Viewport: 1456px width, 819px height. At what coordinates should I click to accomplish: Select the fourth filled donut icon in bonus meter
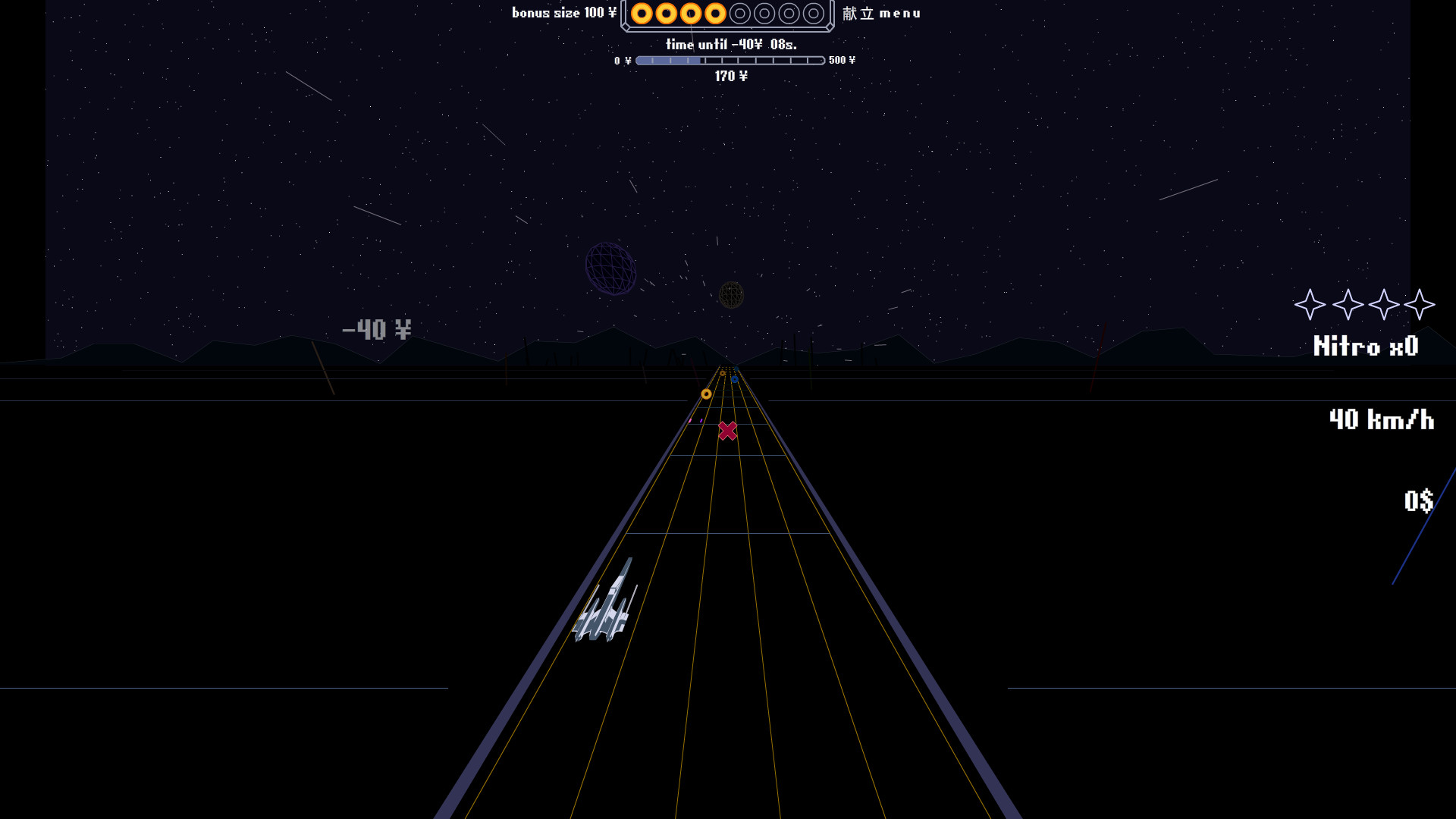tap(717, 14)
